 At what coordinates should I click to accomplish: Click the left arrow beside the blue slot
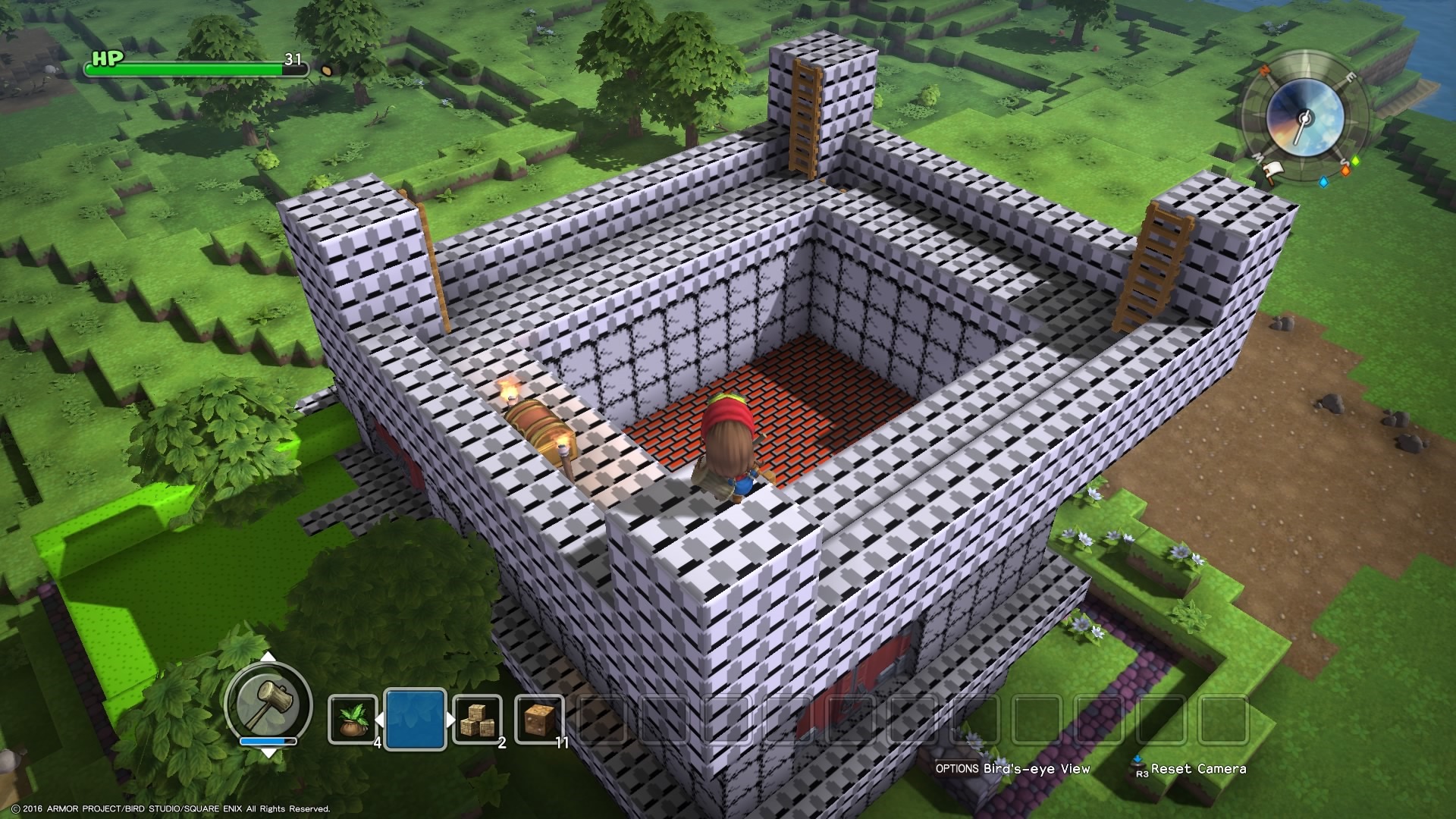(x=380, y=719)
